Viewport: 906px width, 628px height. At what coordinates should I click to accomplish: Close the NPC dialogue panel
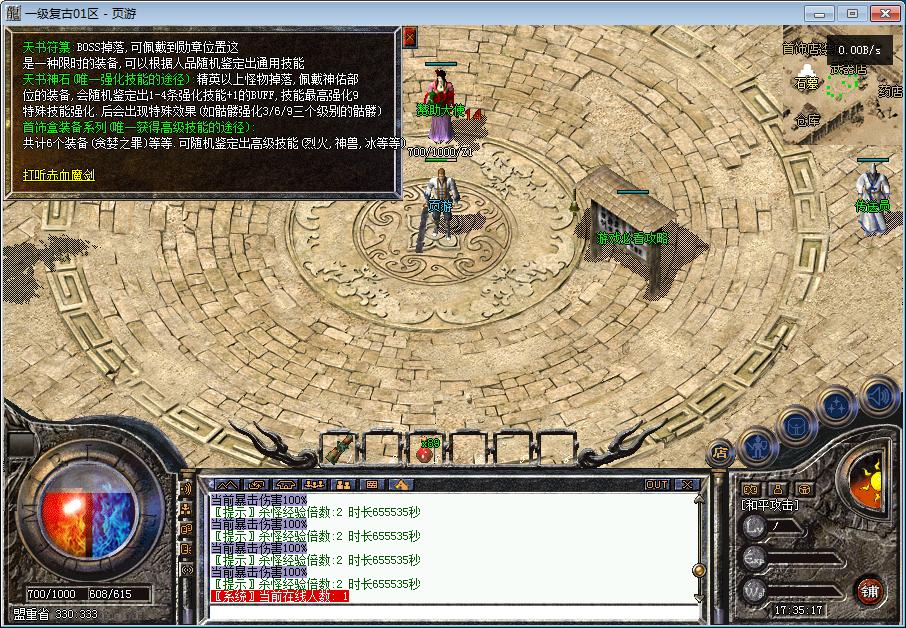(x=410, y=36)
